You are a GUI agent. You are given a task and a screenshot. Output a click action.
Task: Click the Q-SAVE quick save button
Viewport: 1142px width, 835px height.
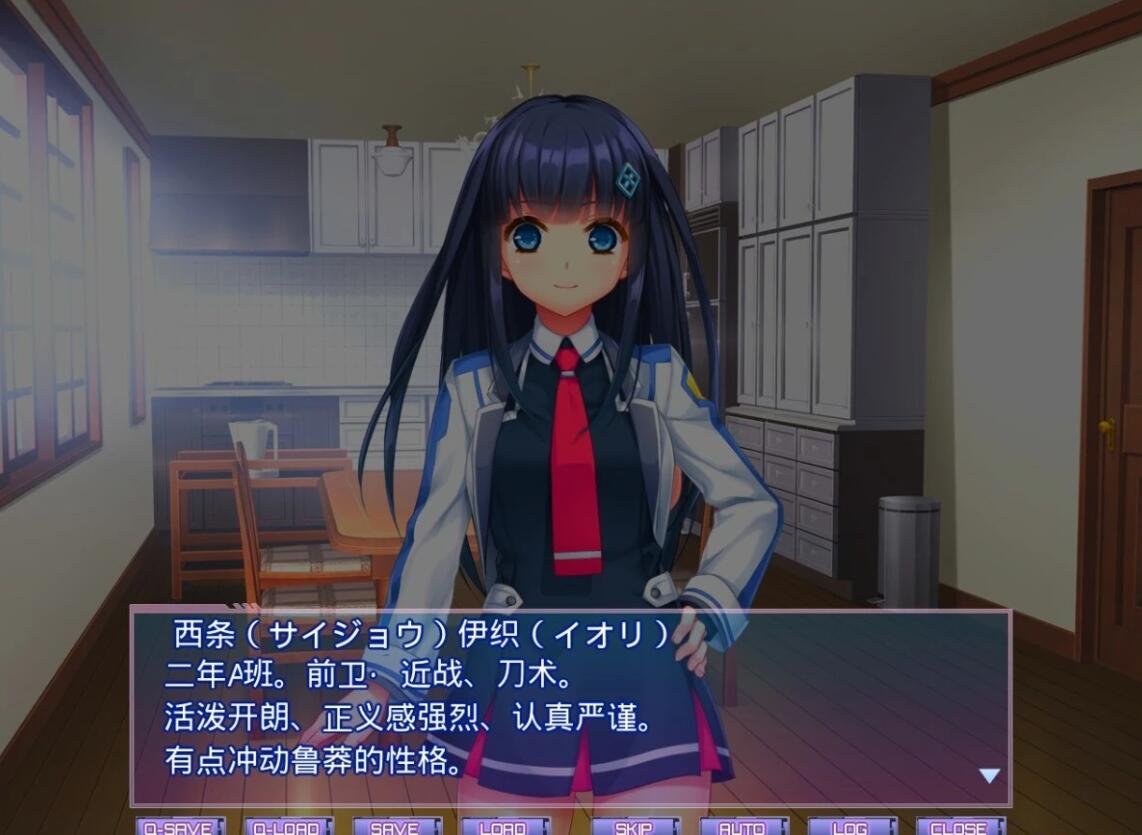[180, 826]
